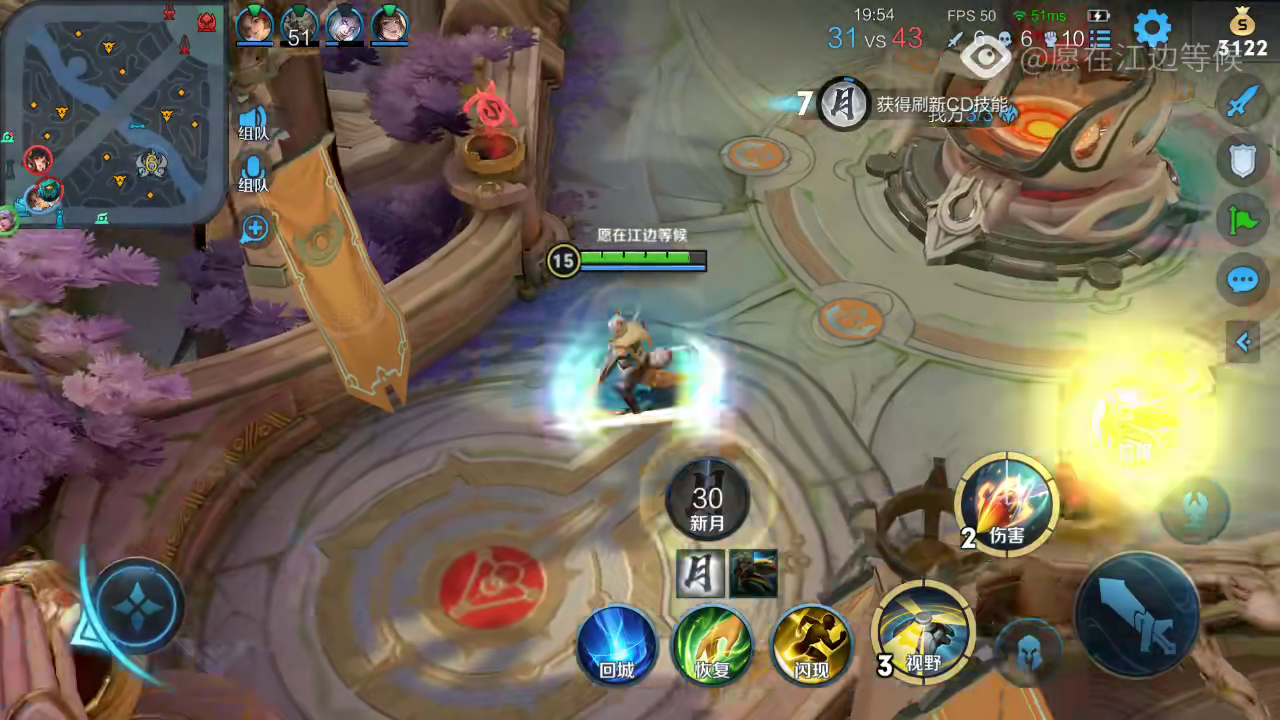This screenshot has width=1280, height=720.
Task: Send the sword attack signal
Action: 1243,101
